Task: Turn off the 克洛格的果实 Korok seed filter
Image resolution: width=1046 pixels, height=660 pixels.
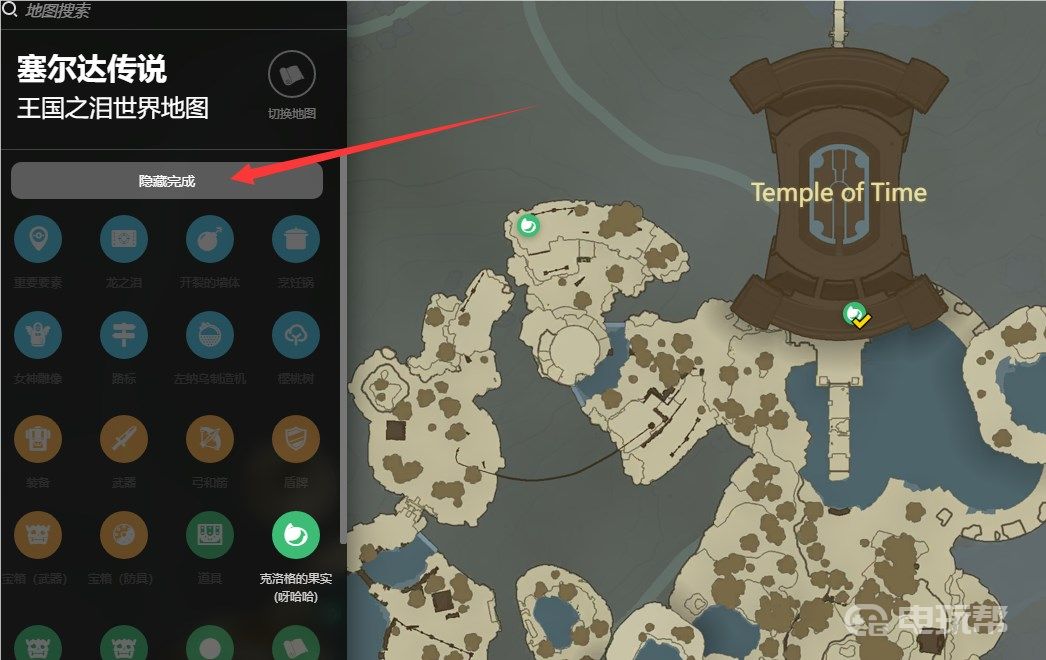Action: click(296, 536)
